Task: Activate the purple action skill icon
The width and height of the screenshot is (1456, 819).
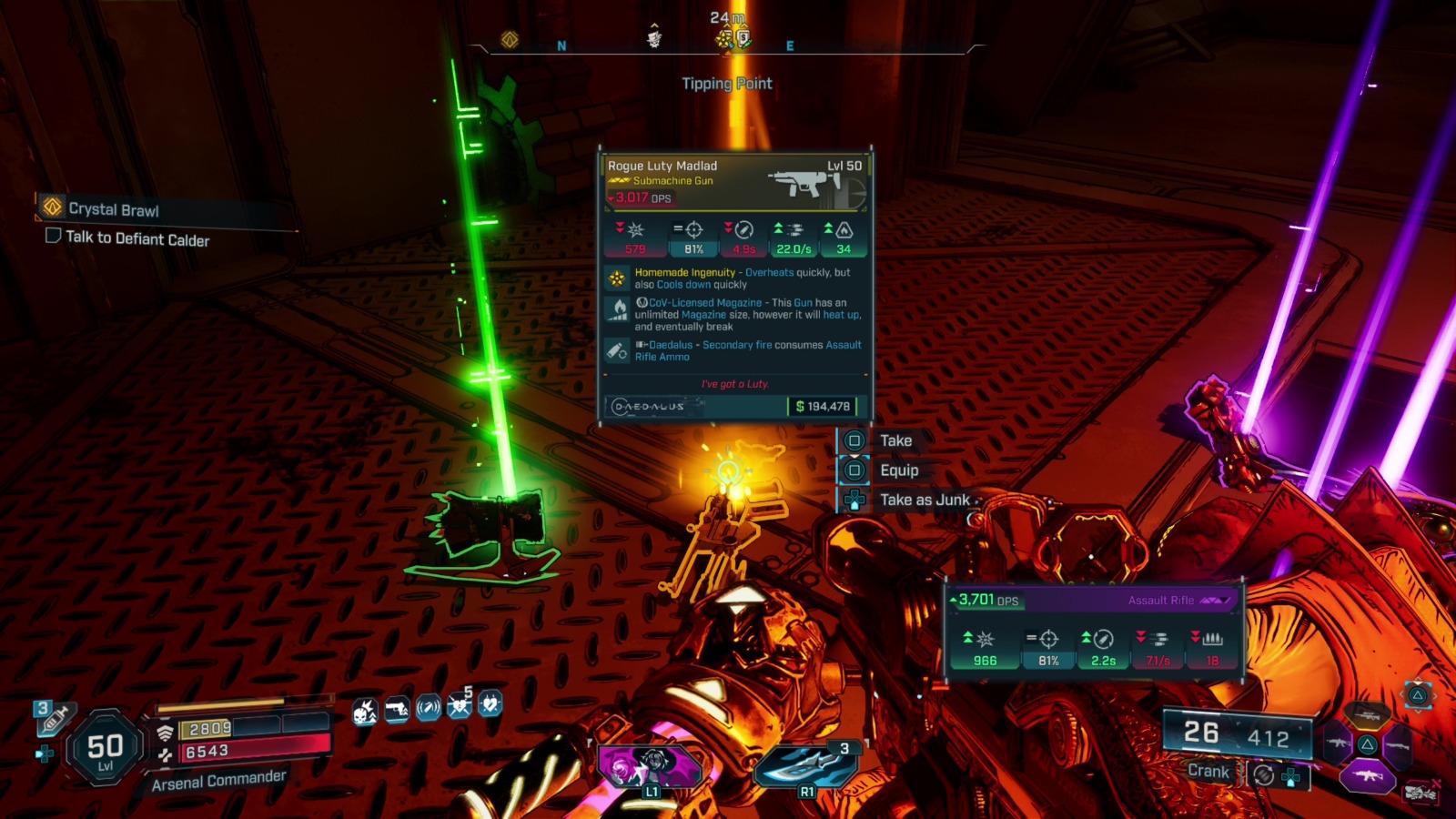Action: pyautogui.click(x=650, y=765)
